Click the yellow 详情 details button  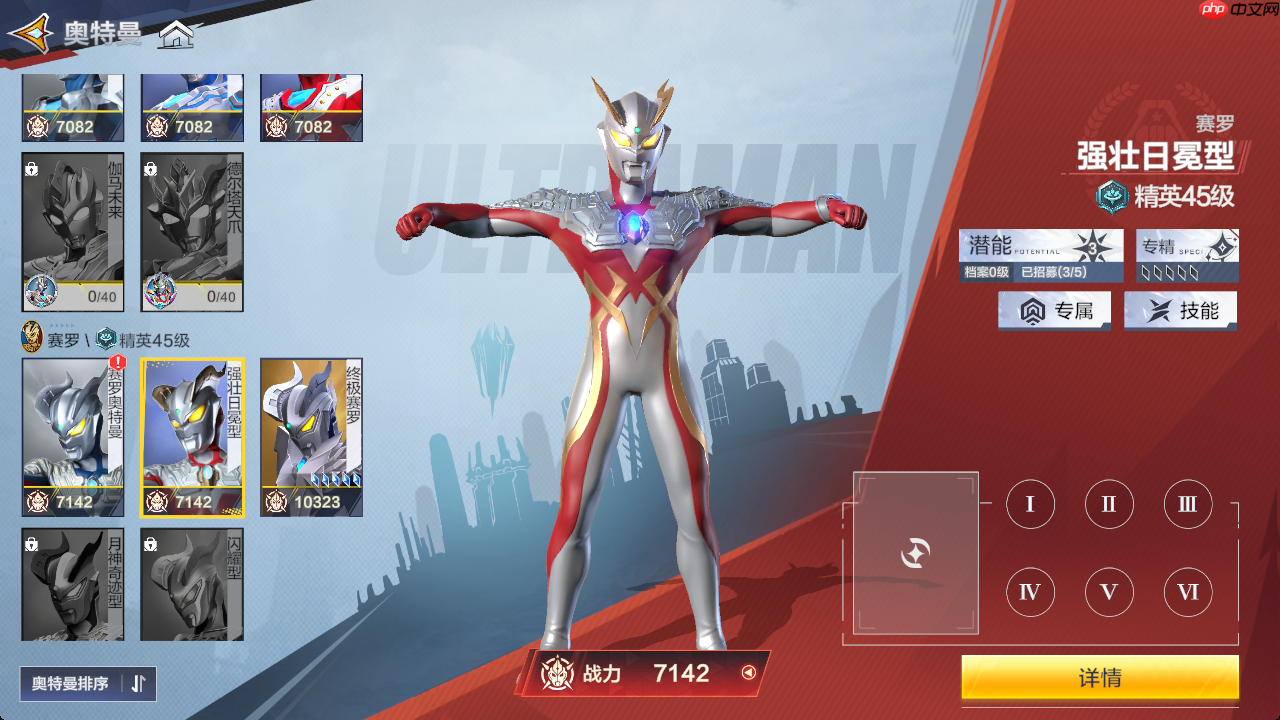[1100, 678]
